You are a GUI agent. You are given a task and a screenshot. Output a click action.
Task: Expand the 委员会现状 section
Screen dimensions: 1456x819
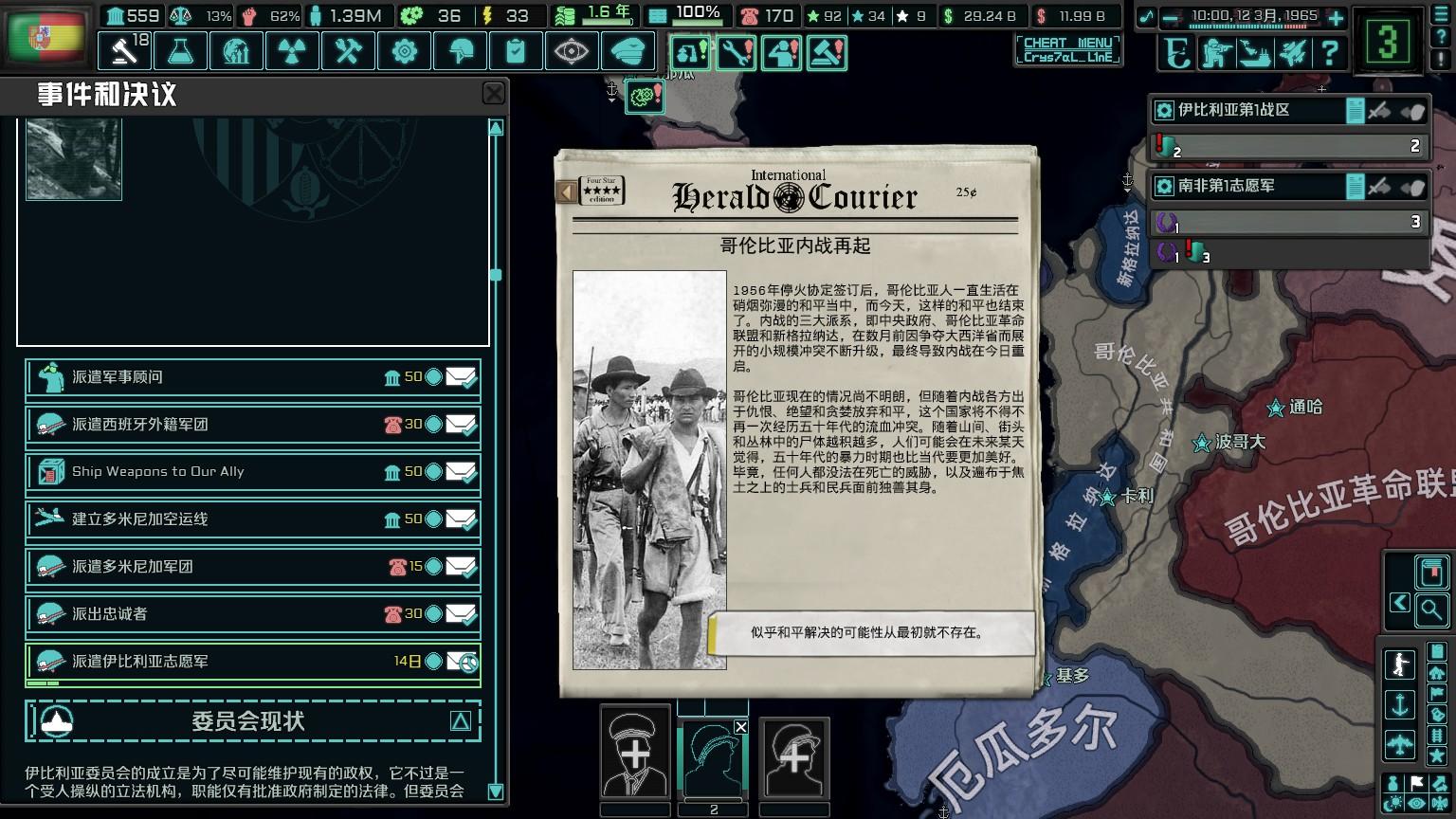(x=462, y=721)
